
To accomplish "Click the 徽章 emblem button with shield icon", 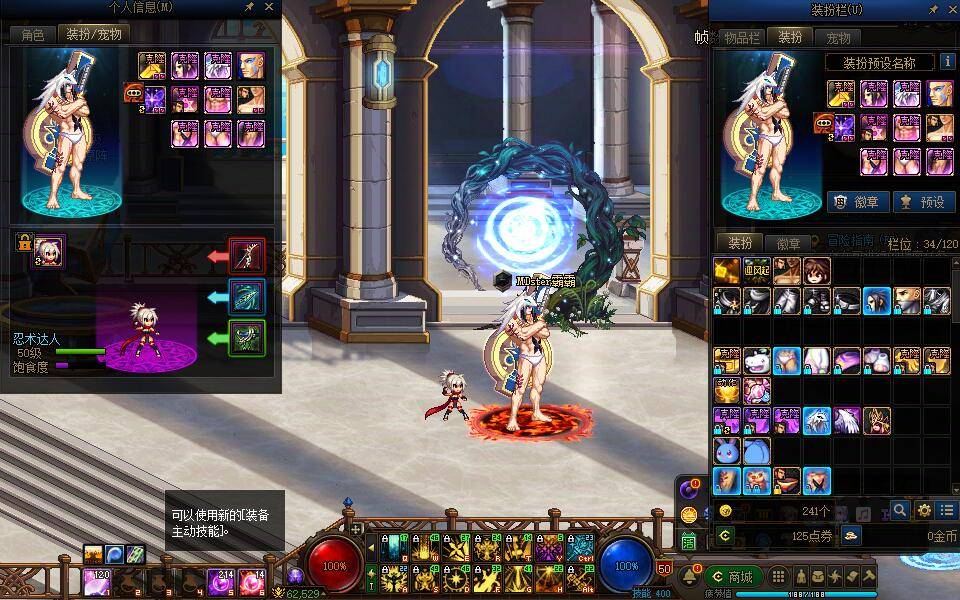I will click(x=858, y=201).
